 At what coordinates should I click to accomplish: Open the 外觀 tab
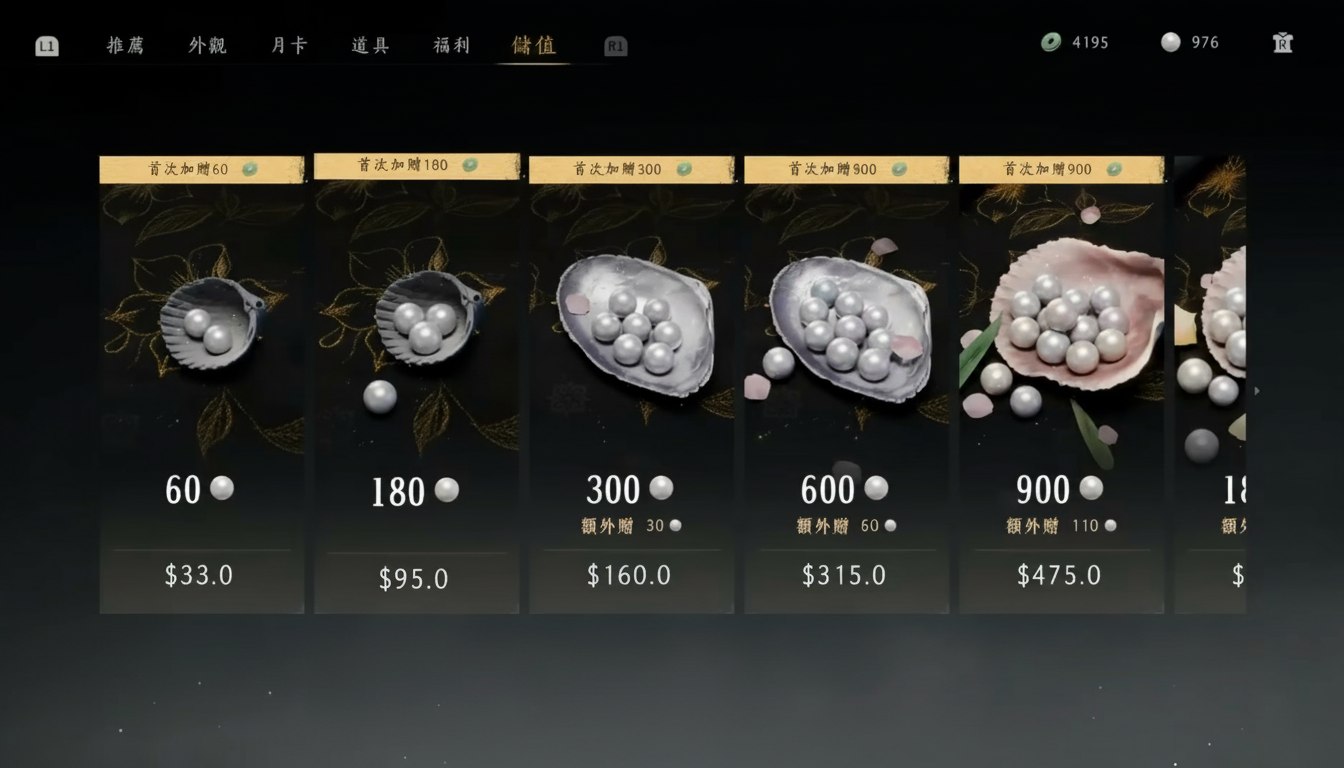point(207,45)
